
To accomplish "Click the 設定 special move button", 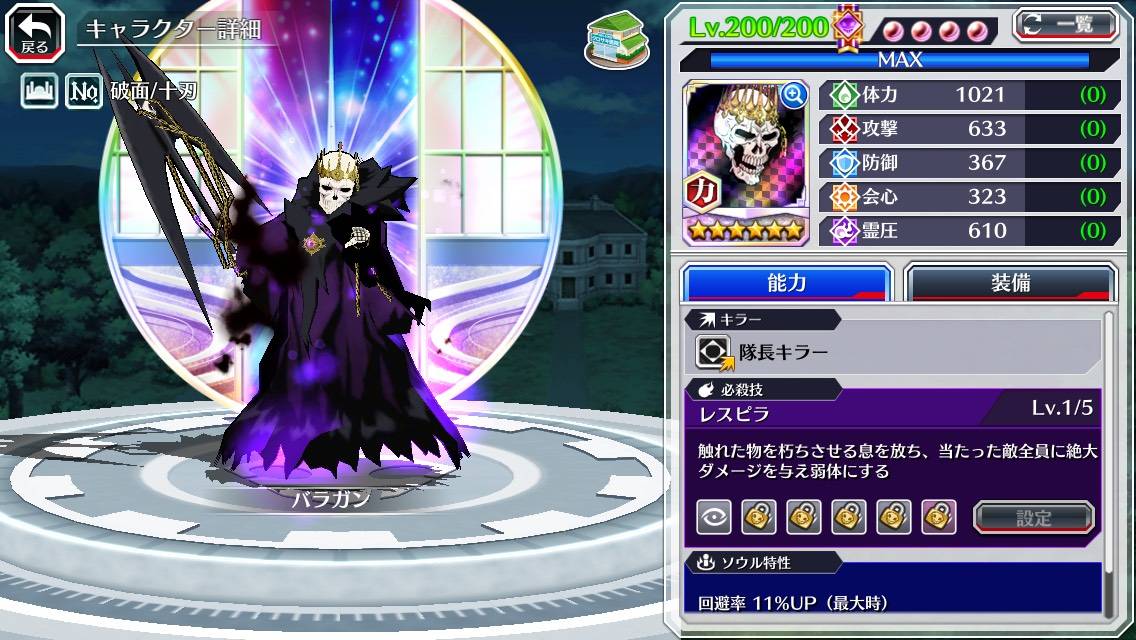I will (1034, 518).
